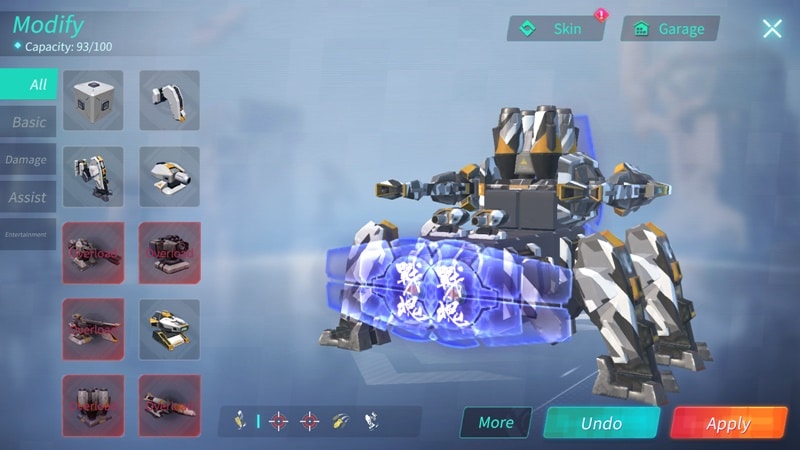This screenshot has height=450, width=800.
Task: Switch to the All parts tab
Action: (x=29, y=84)
